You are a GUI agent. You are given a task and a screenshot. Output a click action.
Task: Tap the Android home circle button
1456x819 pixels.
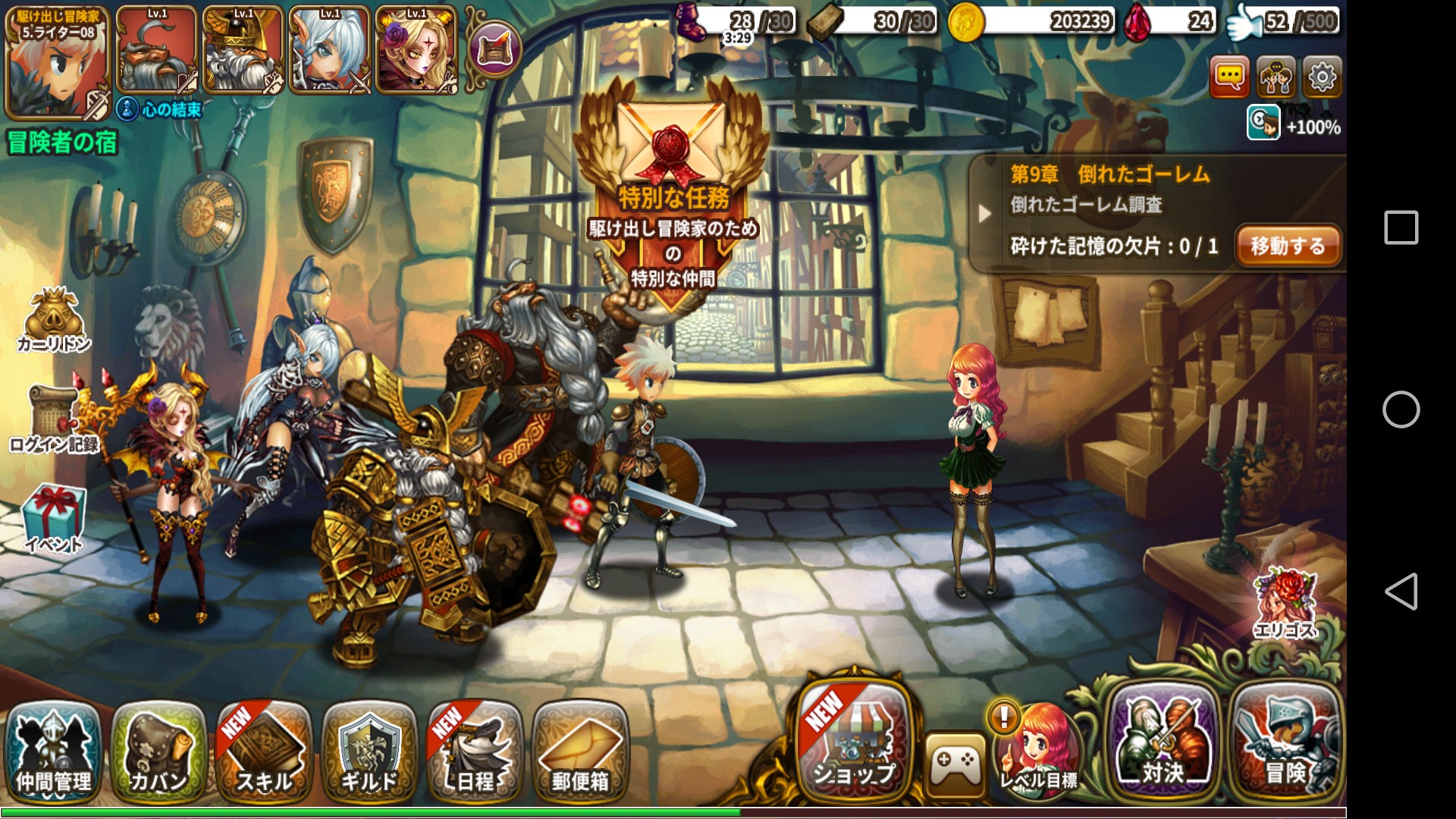click(x=1401, y=409)
